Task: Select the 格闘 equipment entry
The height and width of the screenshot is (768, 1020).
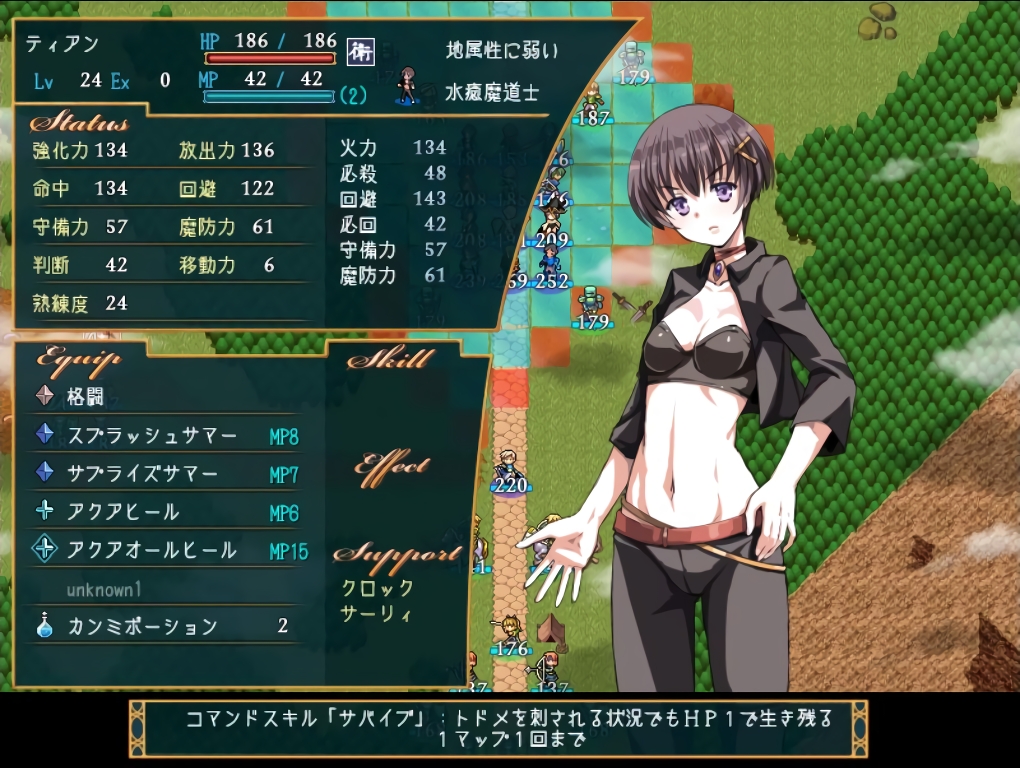Action: coord(86,396)
